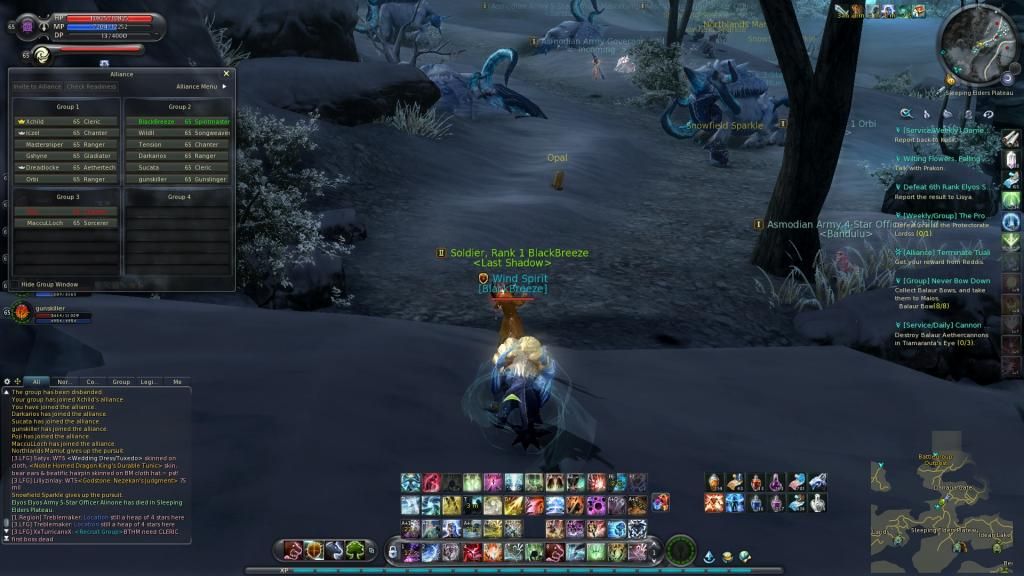Click the shield icon on the pet bar
The width and height of the screenshot is (1024, 576).
click(314, 549)
